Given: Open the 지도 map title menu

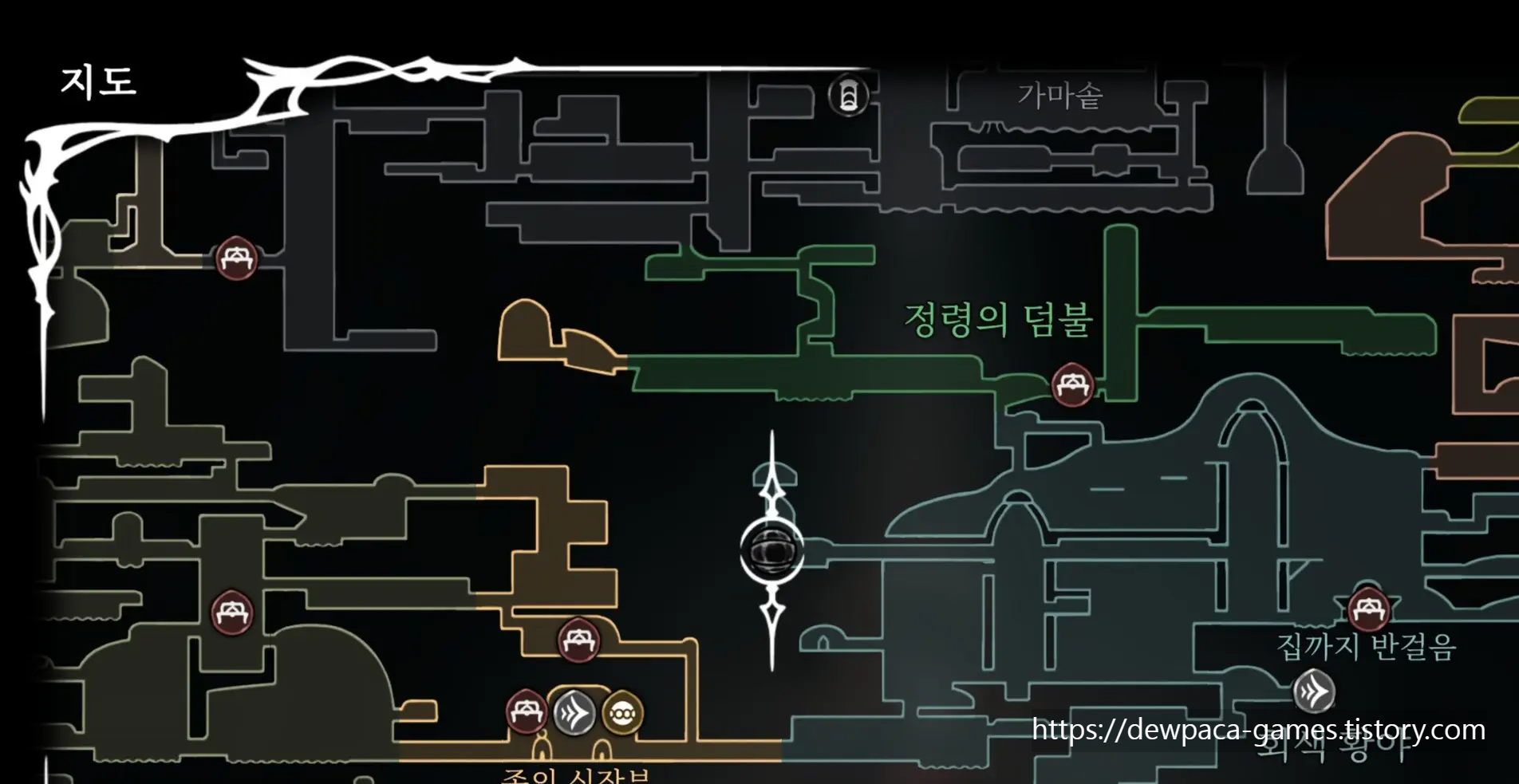Looking at the screenshot, I should point(99,80).
